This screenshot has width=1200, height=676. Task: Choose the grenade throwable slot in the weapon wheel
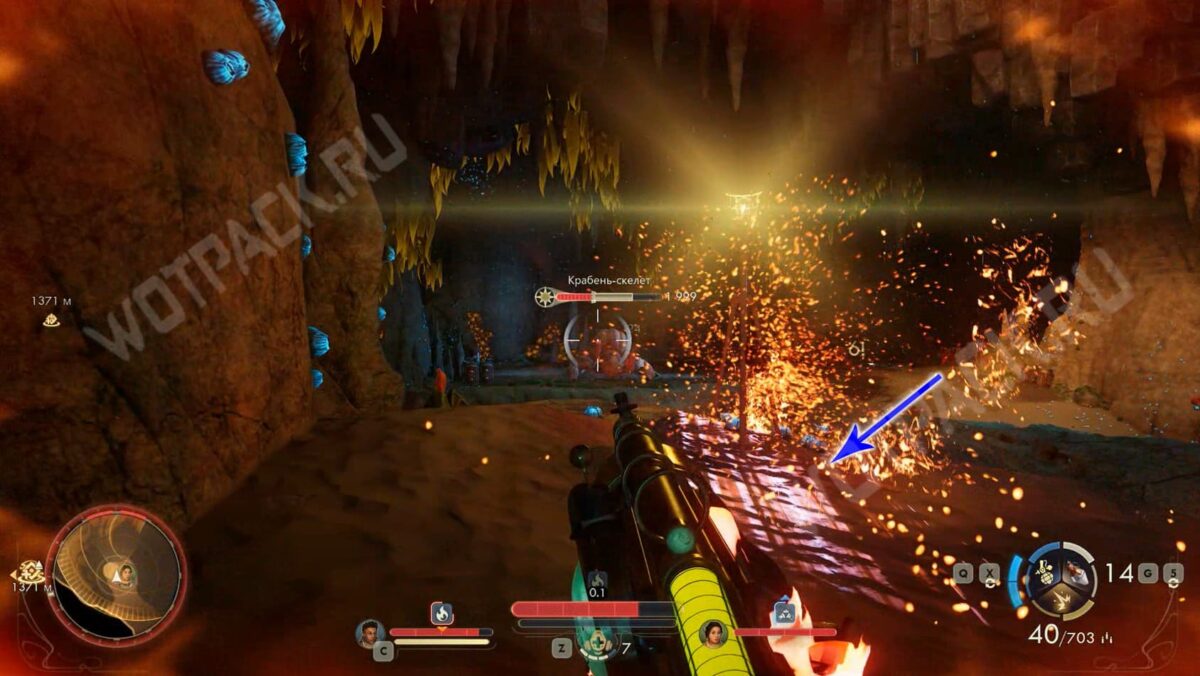[x=1044, y=573]
